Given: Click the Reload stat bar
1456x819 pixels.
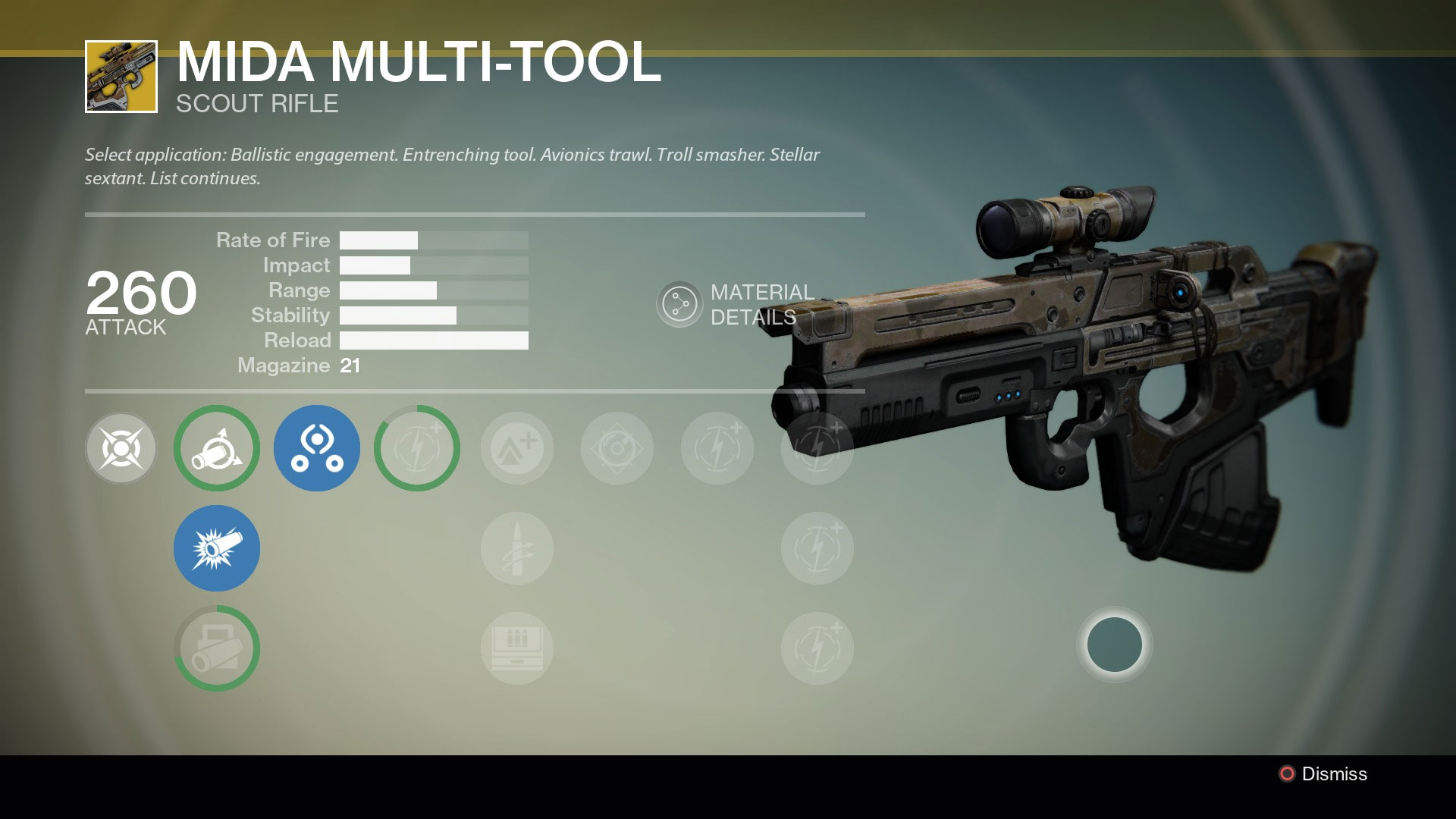Looking at the screenshot, I should [x=435, y=340].
